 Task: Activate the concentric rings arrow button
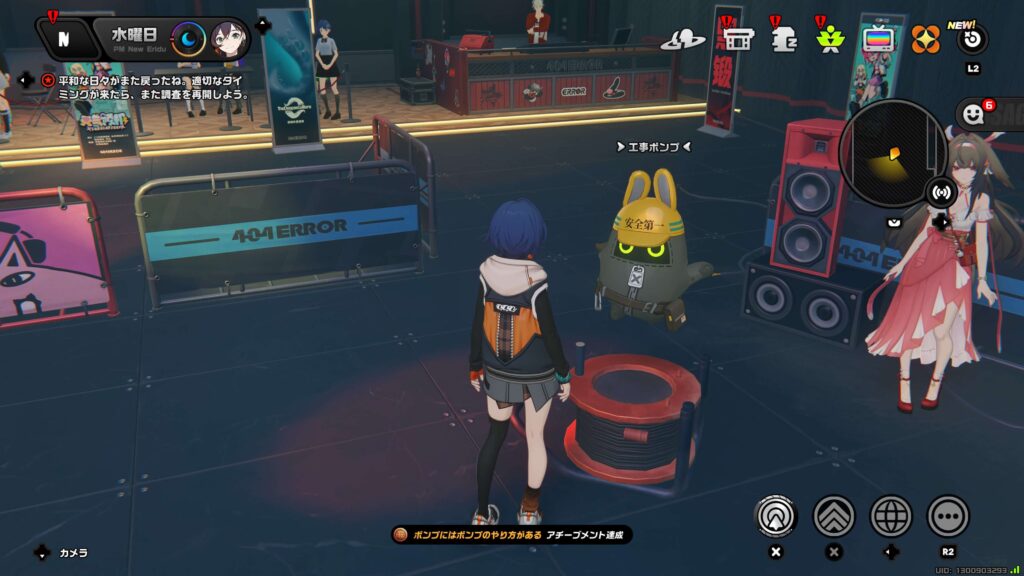point(774,516)
